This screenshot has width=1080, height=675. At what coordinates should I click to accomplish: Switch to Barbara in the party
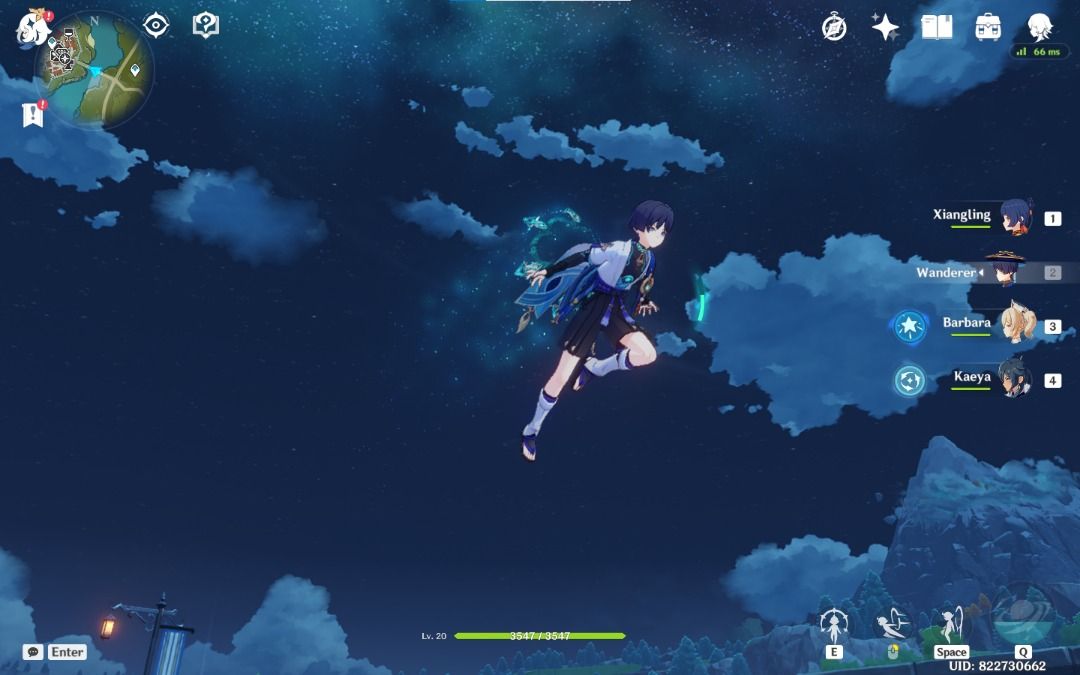coord(1016,325)
